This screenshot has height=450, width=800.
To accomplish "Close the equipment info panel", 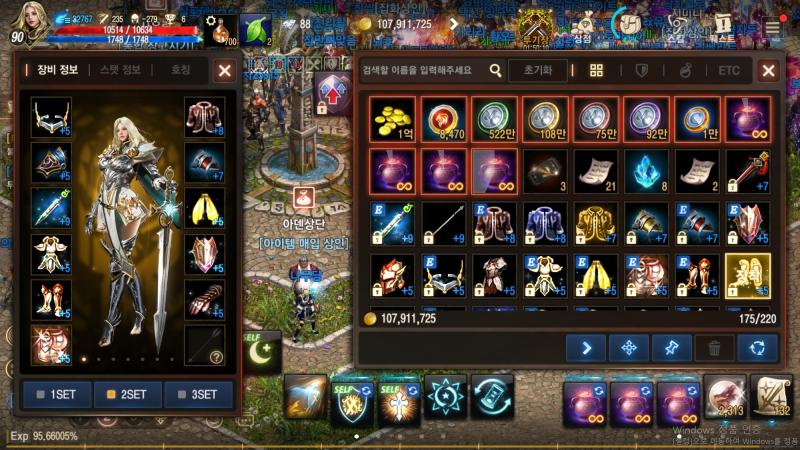I will coord(225,71).
